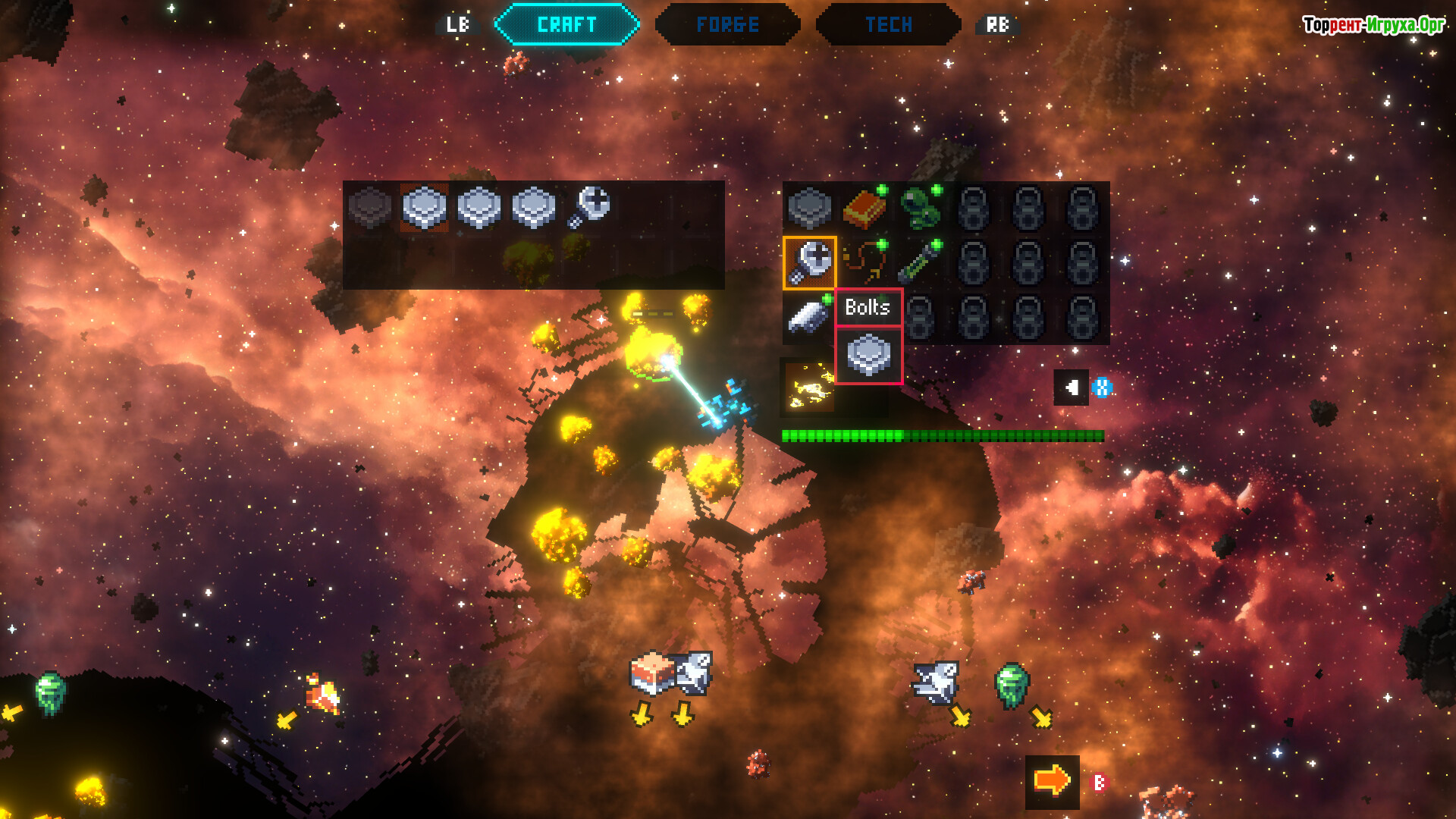Choose the silver metal cylinder recipe
Image resolution: width=1456 pixels, height=819 pixels.
(x=808, y=316)
